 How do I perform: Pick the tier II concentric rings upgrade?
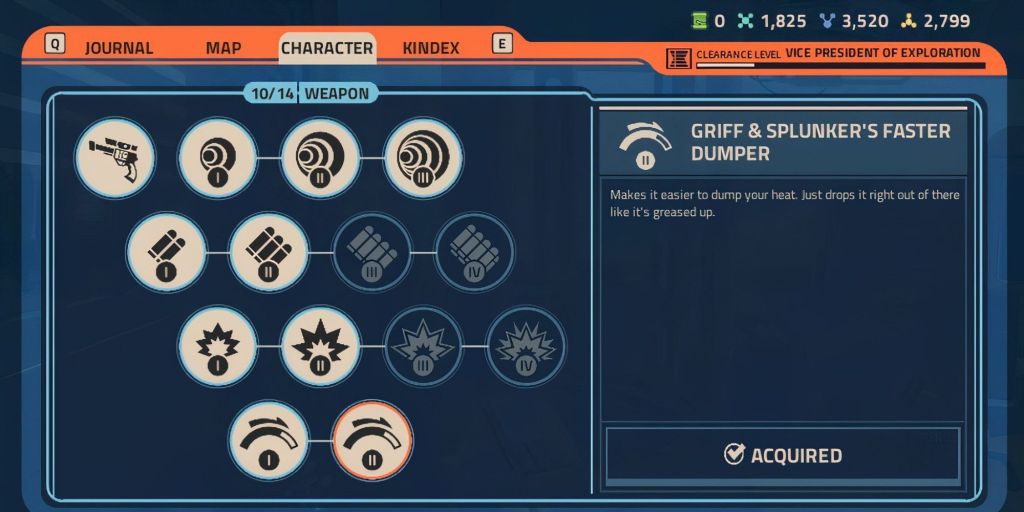click(320, 157)
